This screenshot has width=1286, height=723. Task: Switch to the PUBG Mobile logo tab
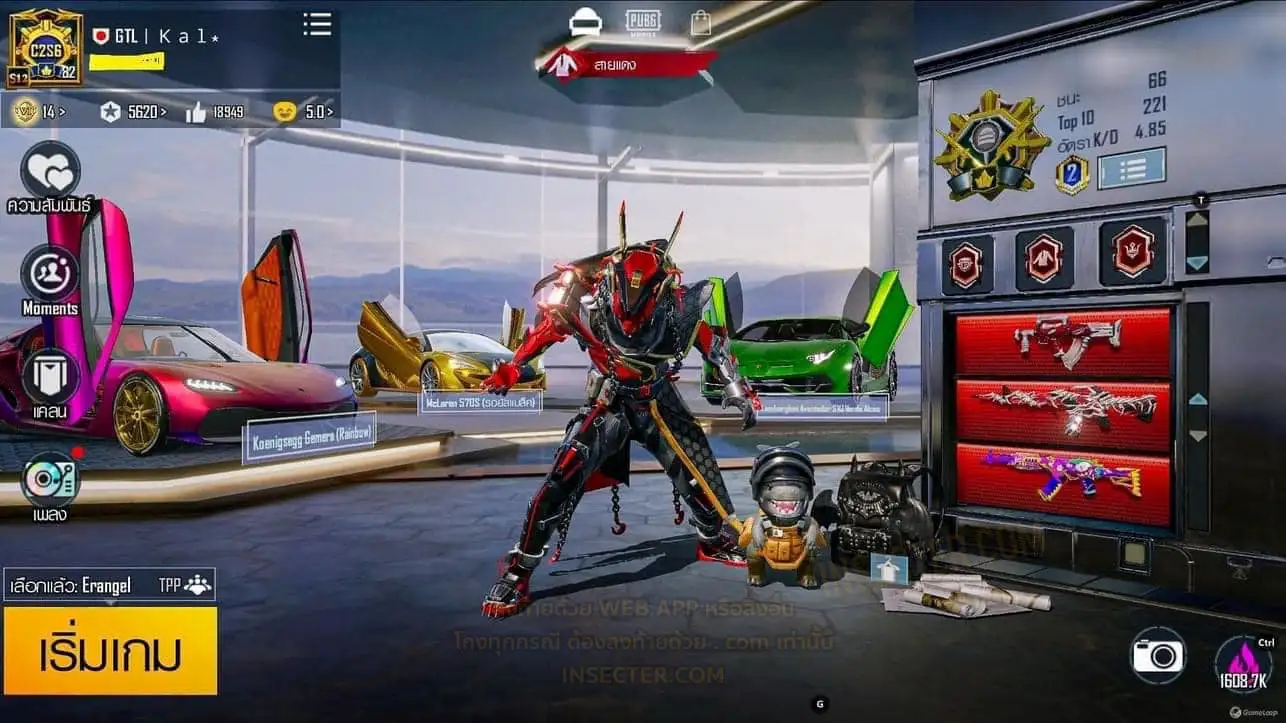pos(644,22)
